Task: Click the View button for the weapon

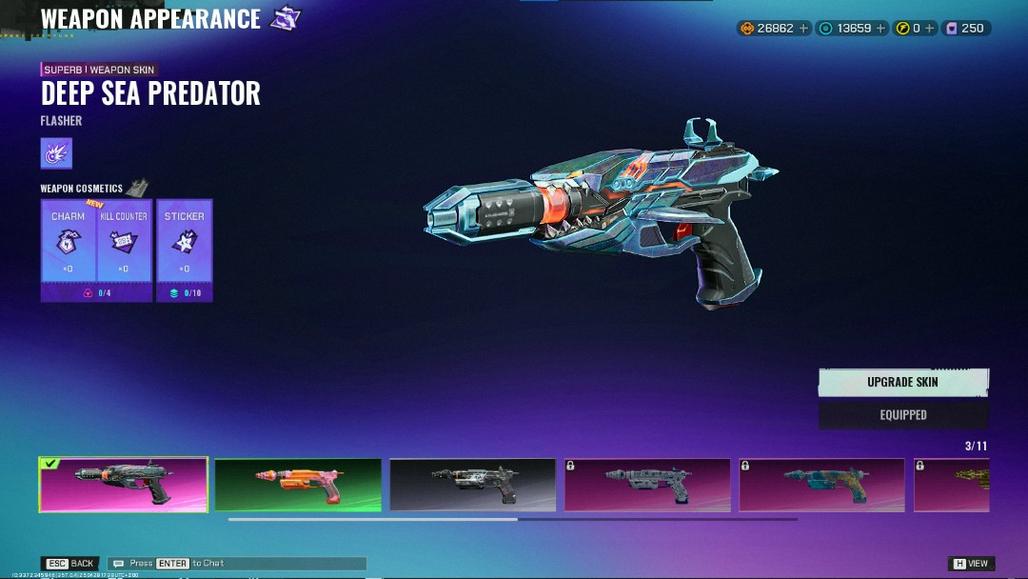Action: pos(971,563)
